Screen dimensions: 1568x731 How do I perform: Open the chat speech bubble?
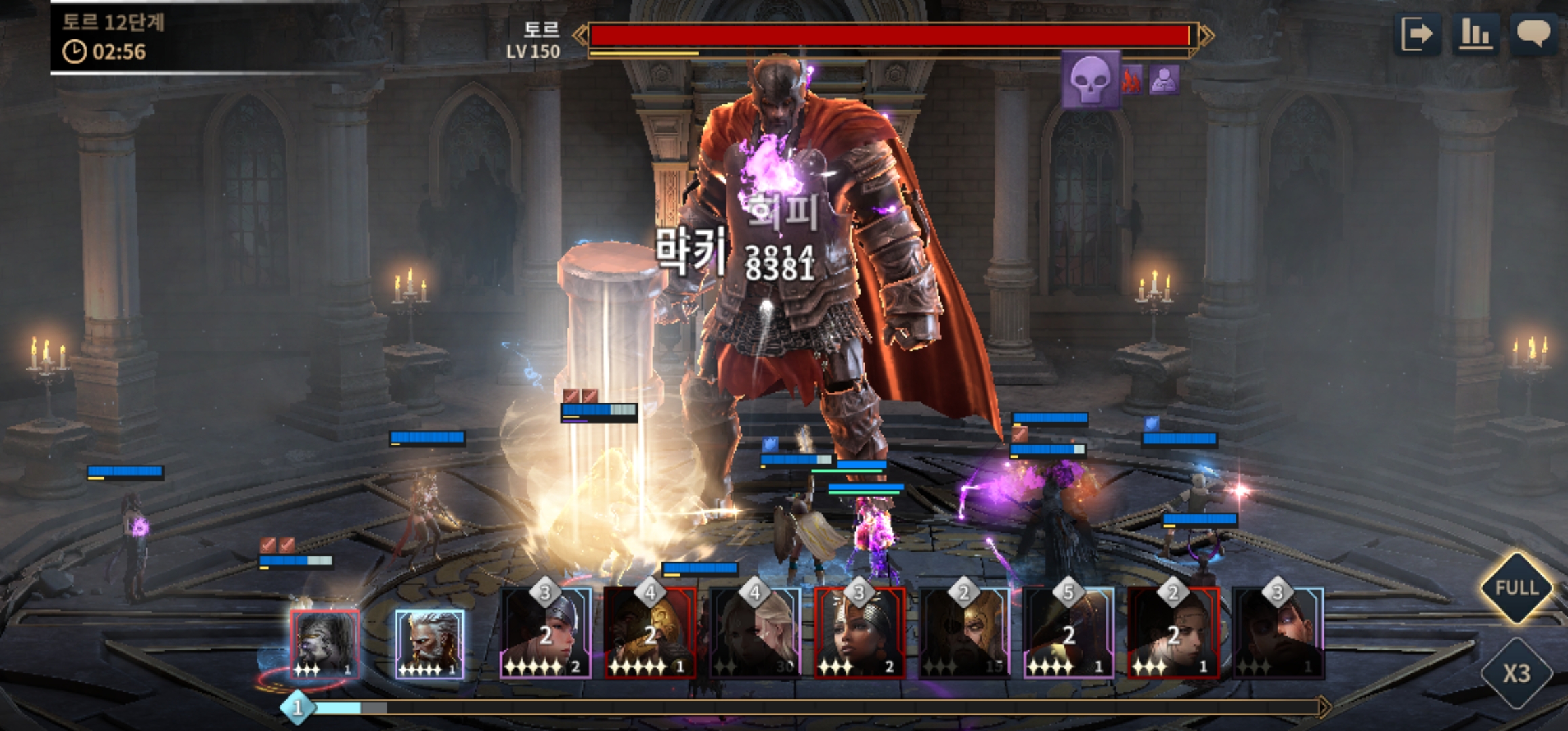(1533, 34)
